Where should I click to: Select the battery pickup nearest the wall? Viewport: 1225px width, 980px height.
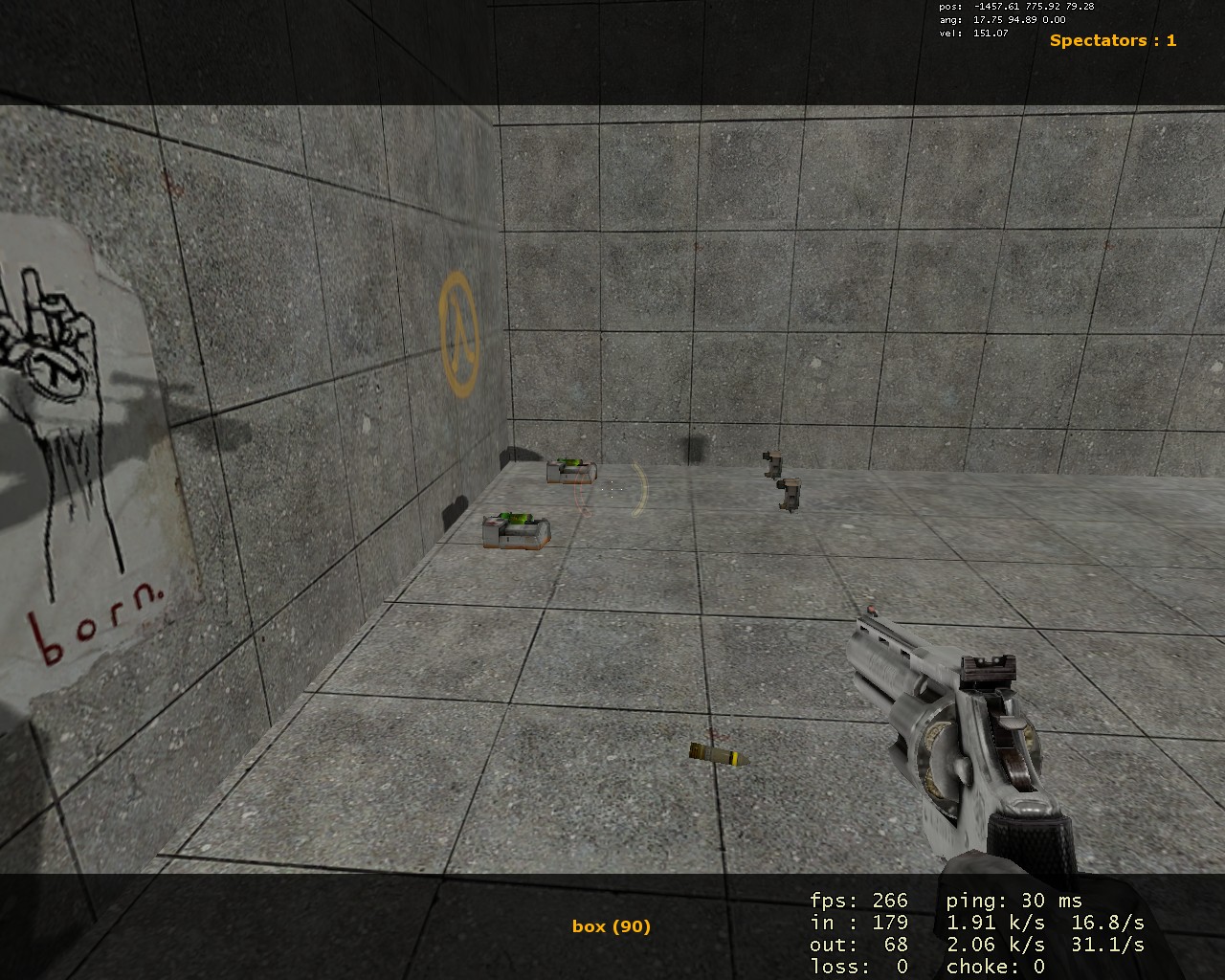[x=572, y=470]
